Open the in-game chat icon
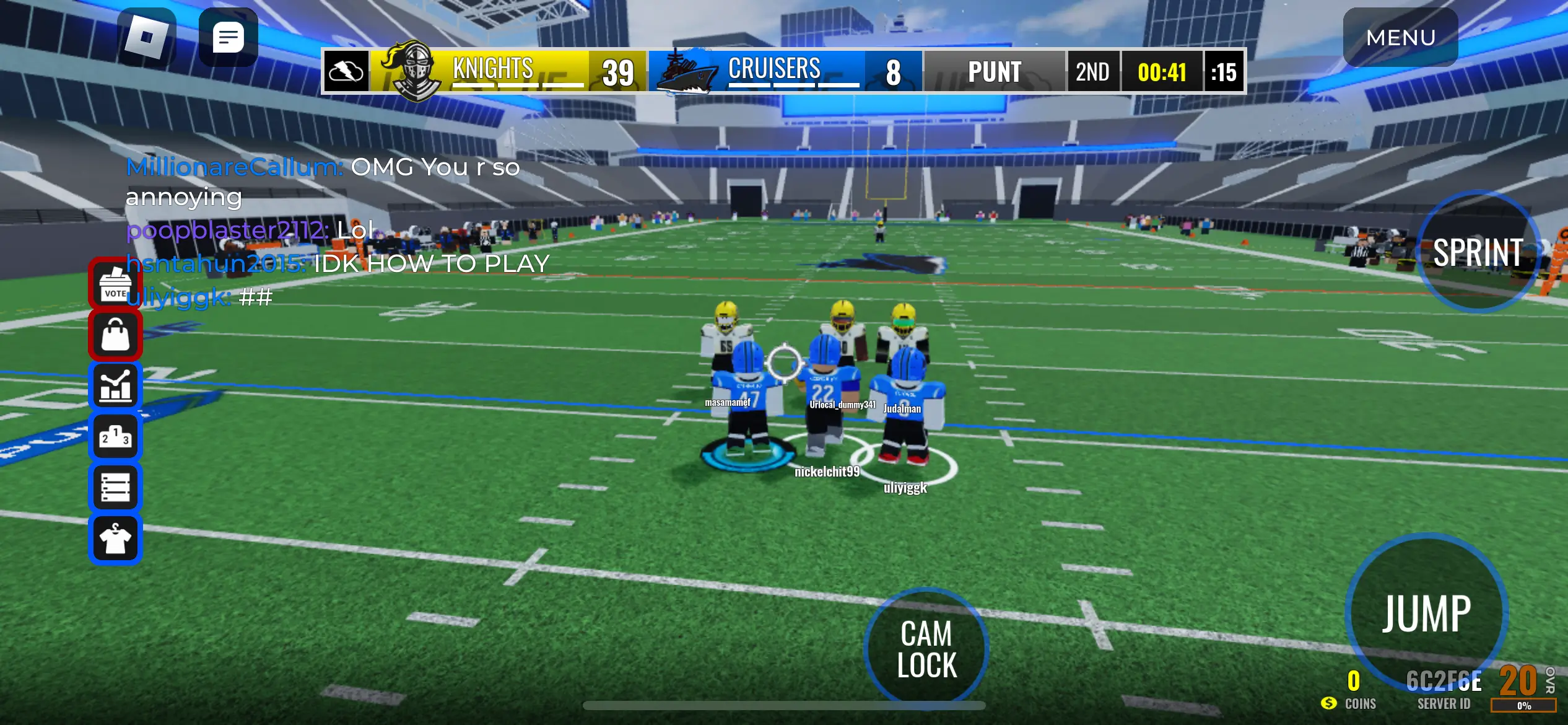Screen dimensions: 1568x725 tap(229, 37)
